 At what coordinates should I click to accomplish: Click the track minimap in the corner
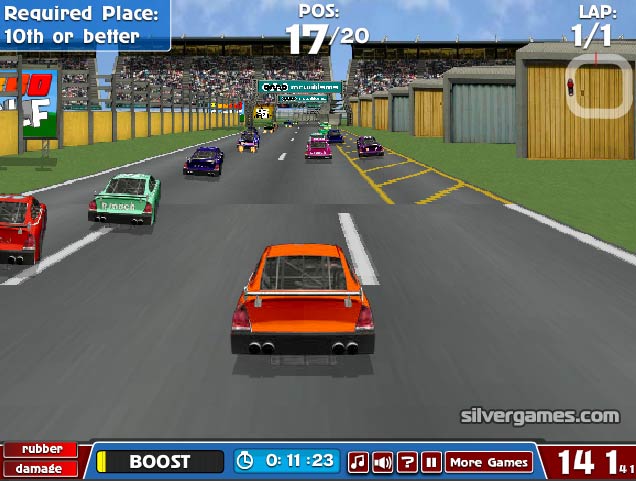(598, 86)
